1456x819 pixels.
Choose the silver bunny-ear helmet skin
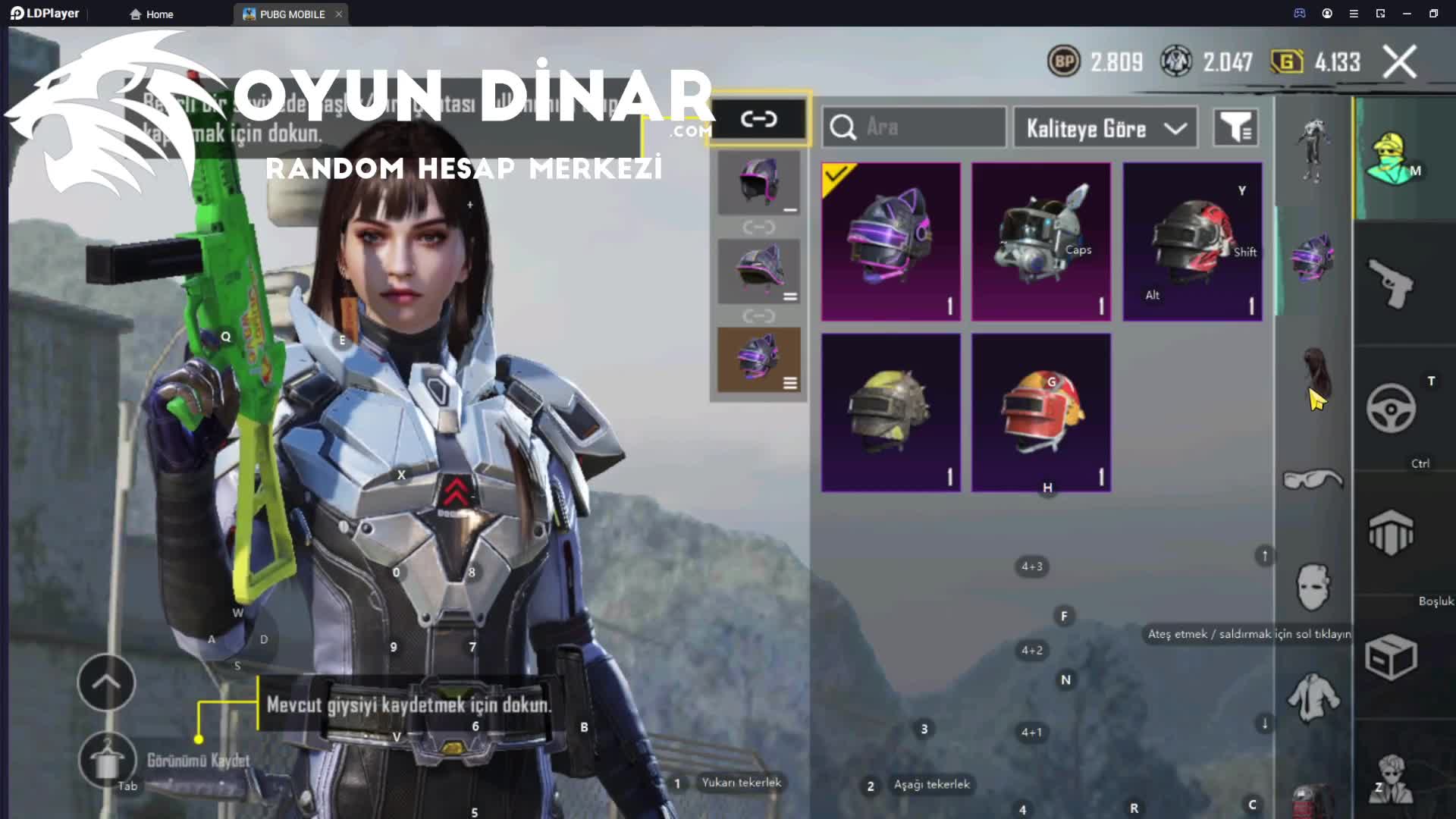click(1041, 241)
